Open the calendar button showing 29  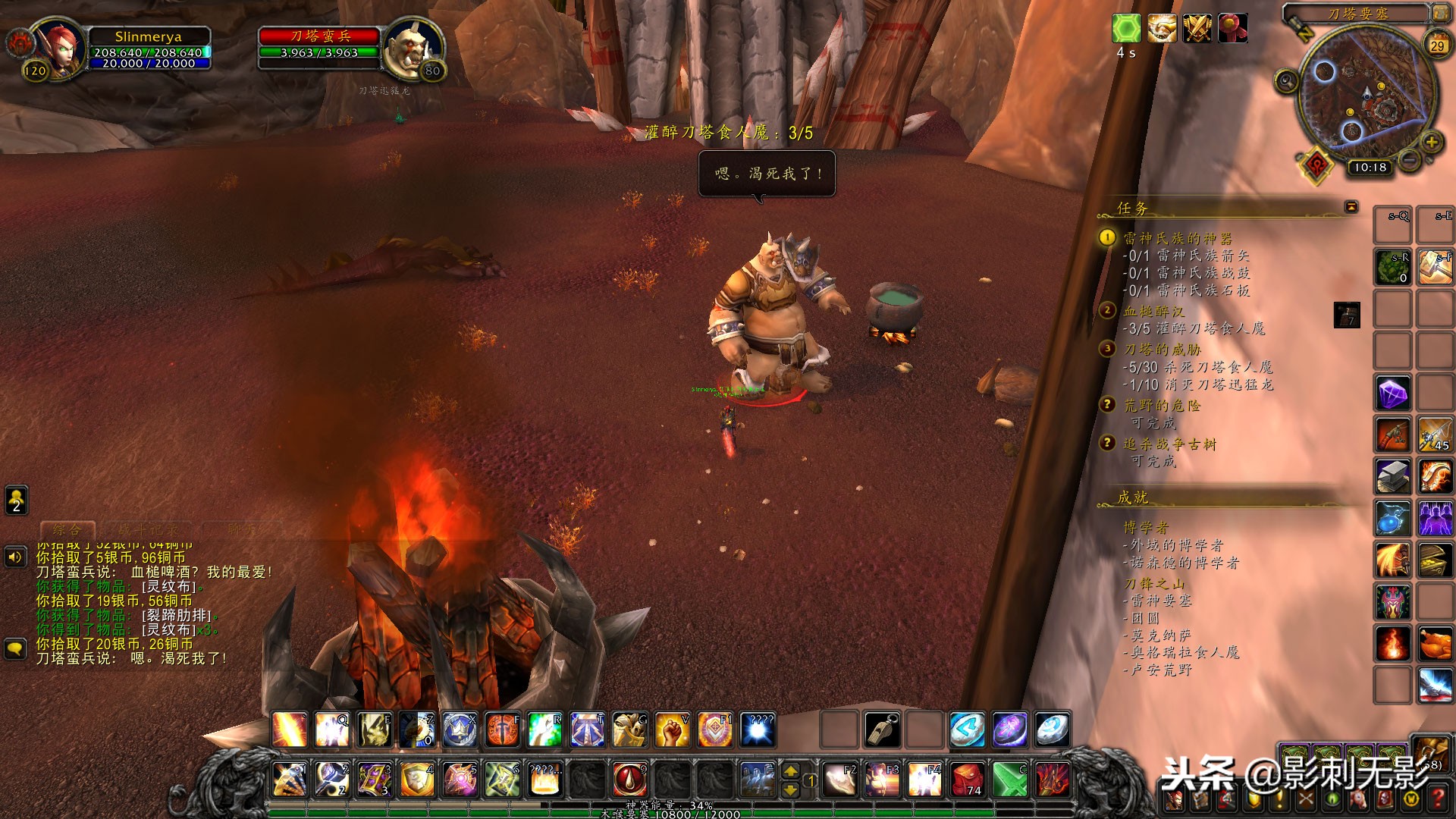click(1436, 45)
